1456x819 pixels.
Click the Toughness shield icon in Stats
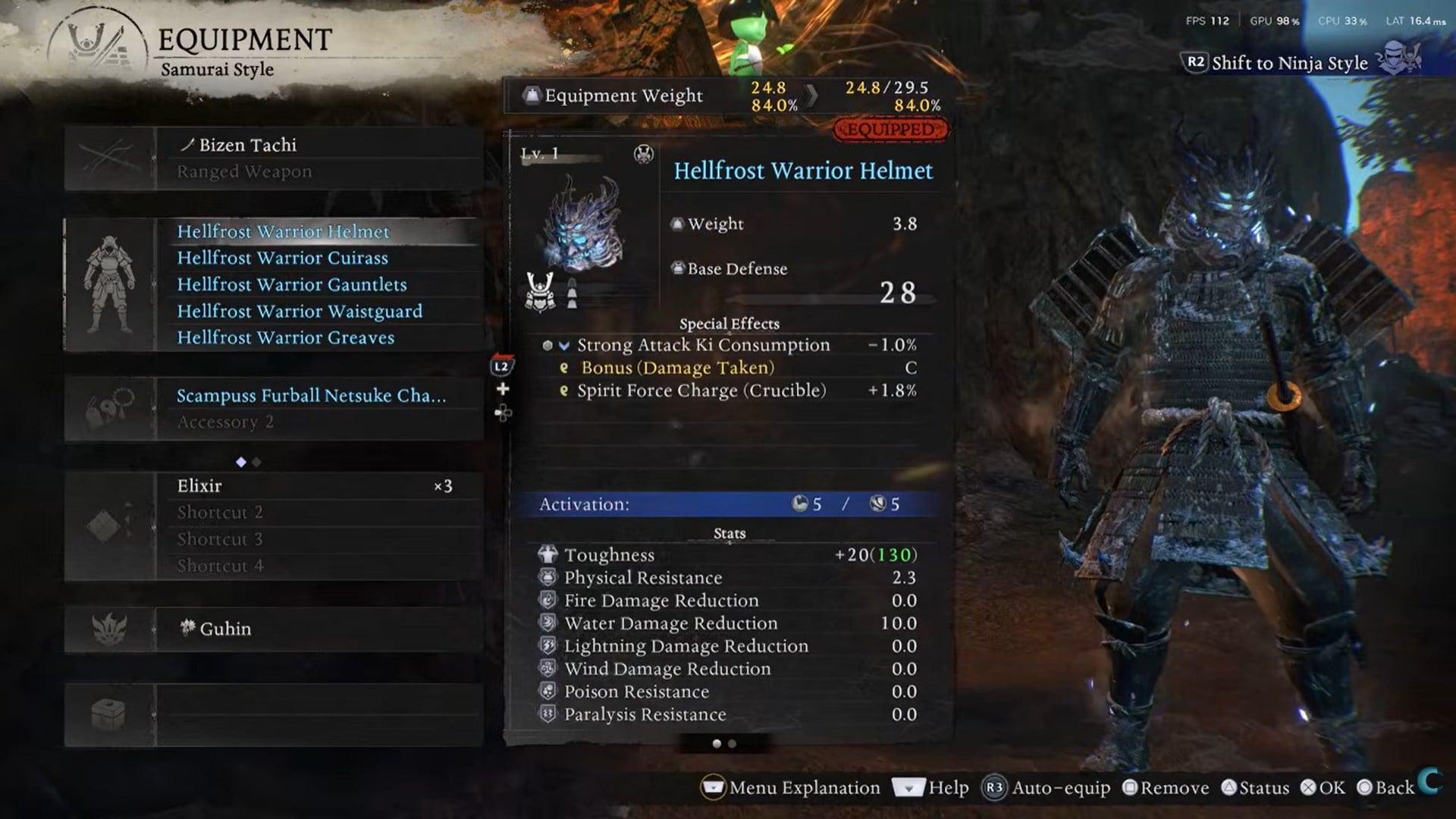coord(548,554)
